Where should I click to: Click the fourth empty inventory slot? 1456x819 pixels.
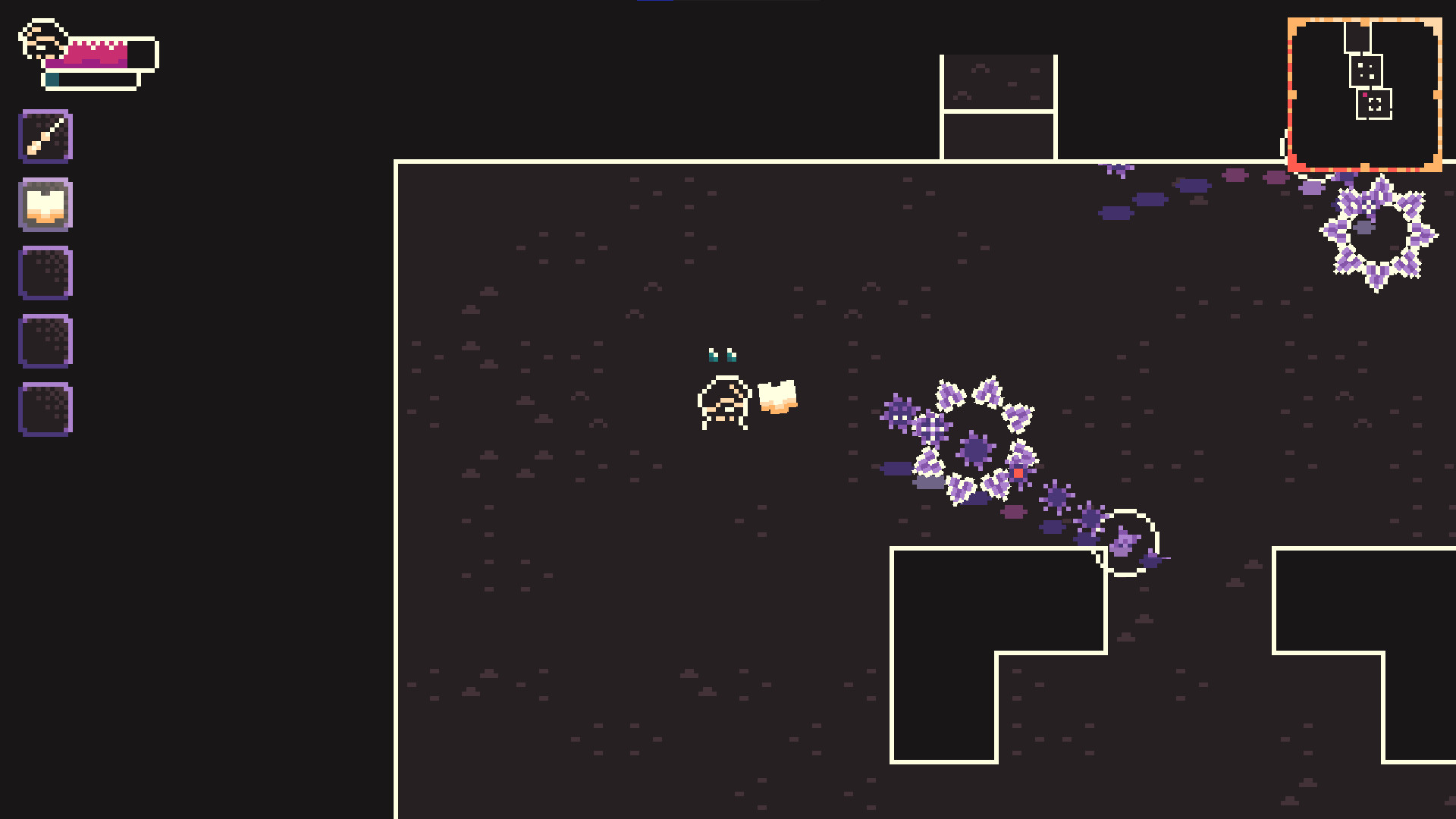pos(44,340)
